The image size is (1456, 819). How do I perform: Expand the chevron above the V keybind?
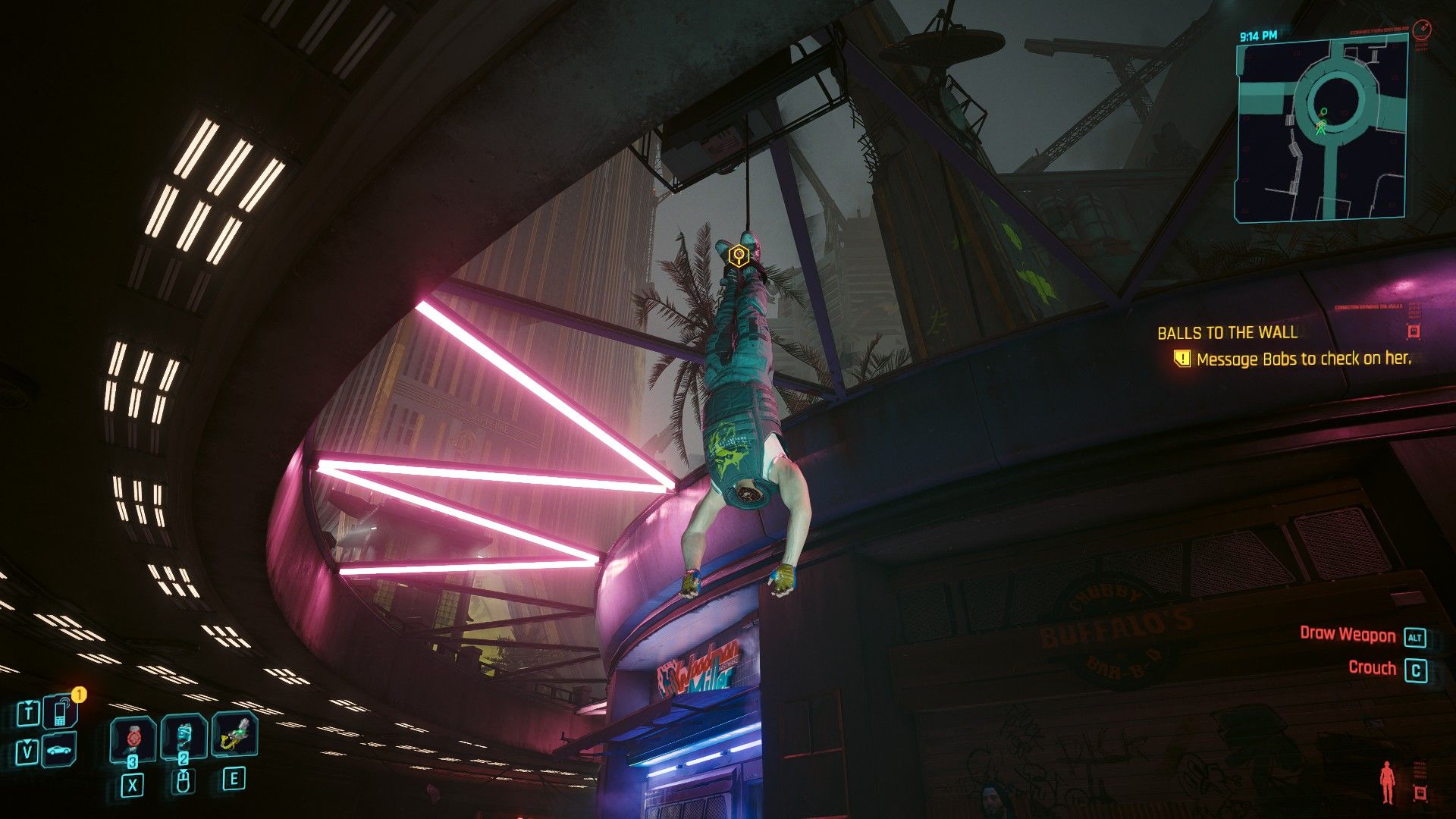tap(27, 741)
